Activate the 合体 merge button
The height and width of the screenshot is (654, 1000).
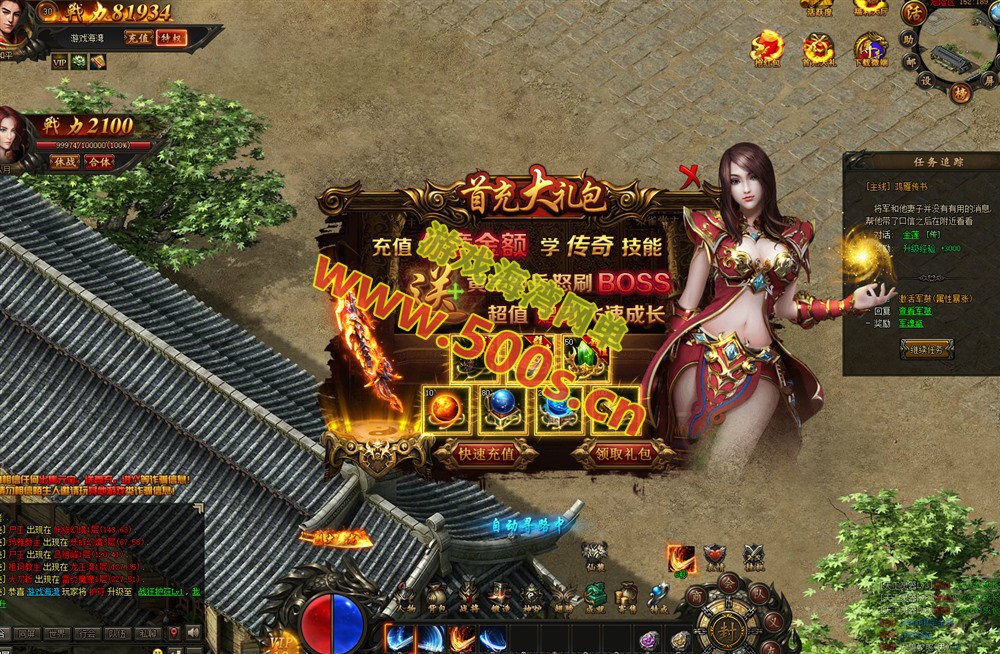point(99,161)
